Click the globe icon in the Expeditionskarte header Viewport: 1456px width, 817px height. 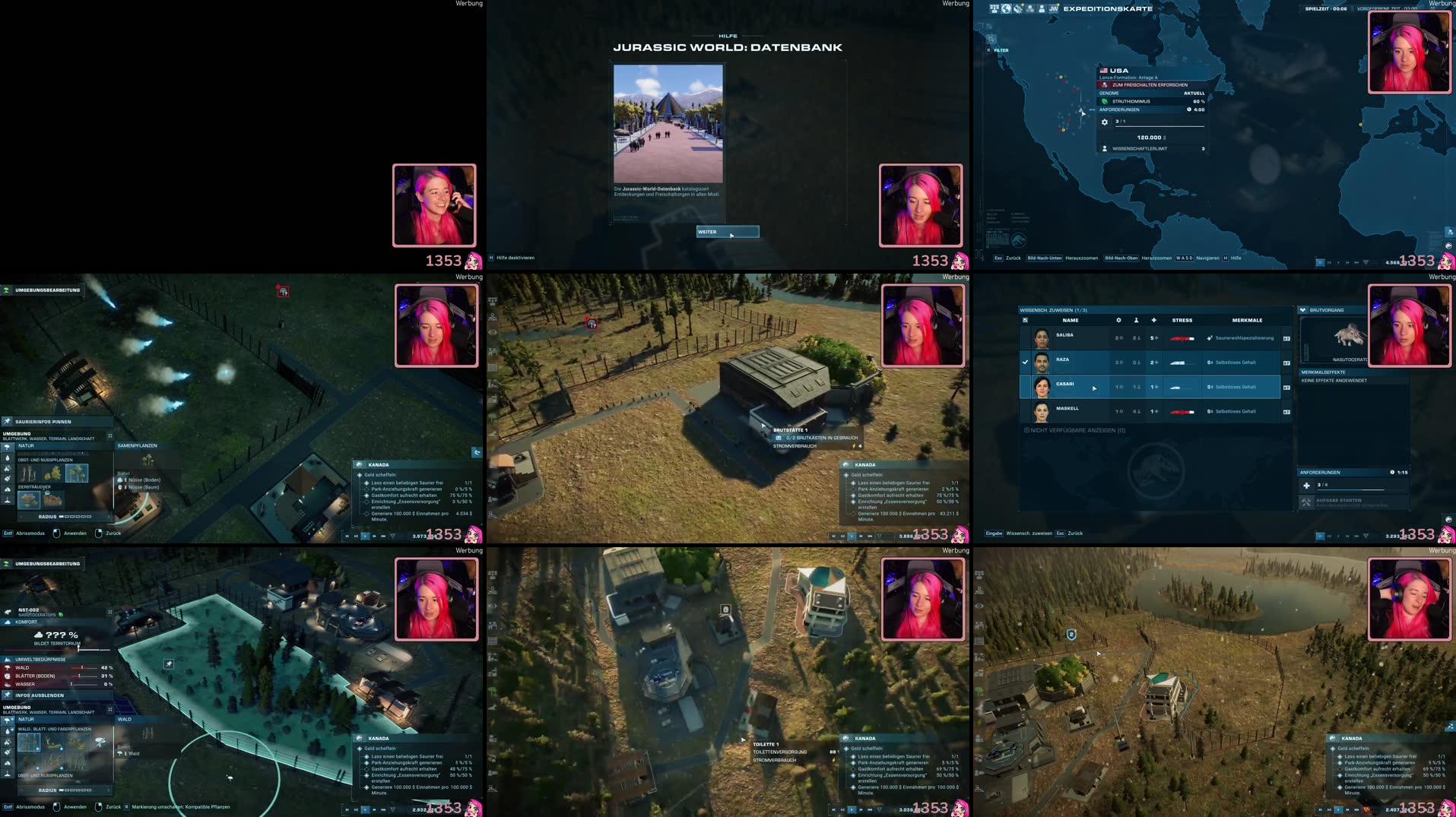pos(1006,9)
